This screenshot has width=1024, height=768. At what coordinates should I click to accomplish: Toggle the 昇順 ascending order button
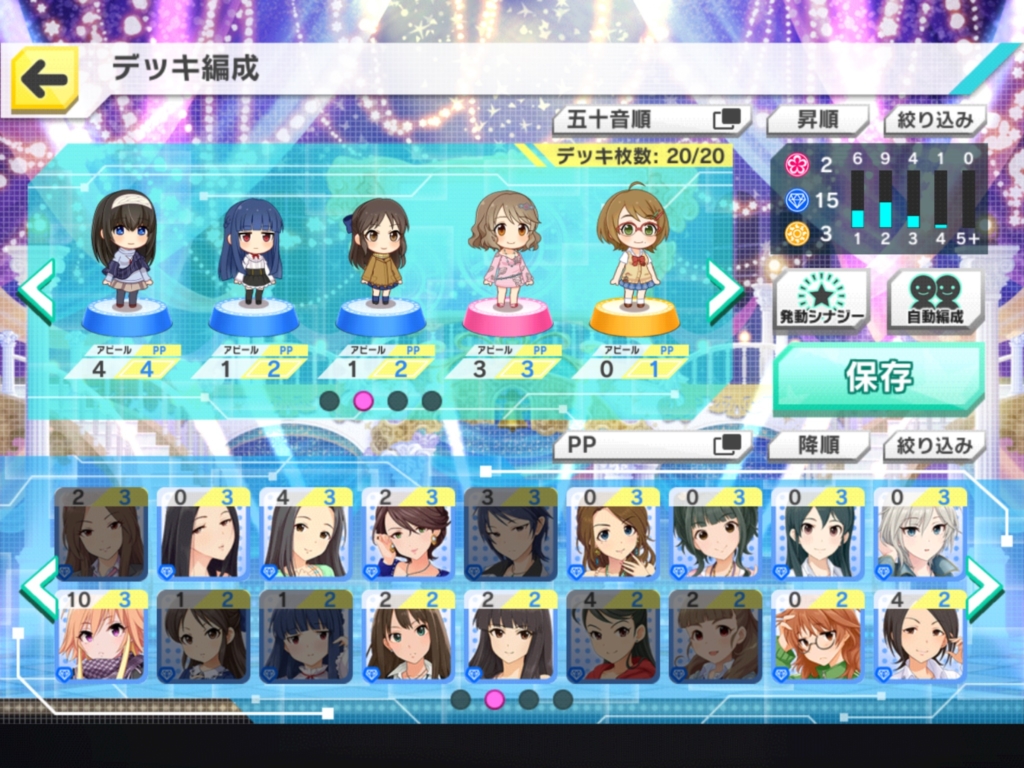coord(817,120)
